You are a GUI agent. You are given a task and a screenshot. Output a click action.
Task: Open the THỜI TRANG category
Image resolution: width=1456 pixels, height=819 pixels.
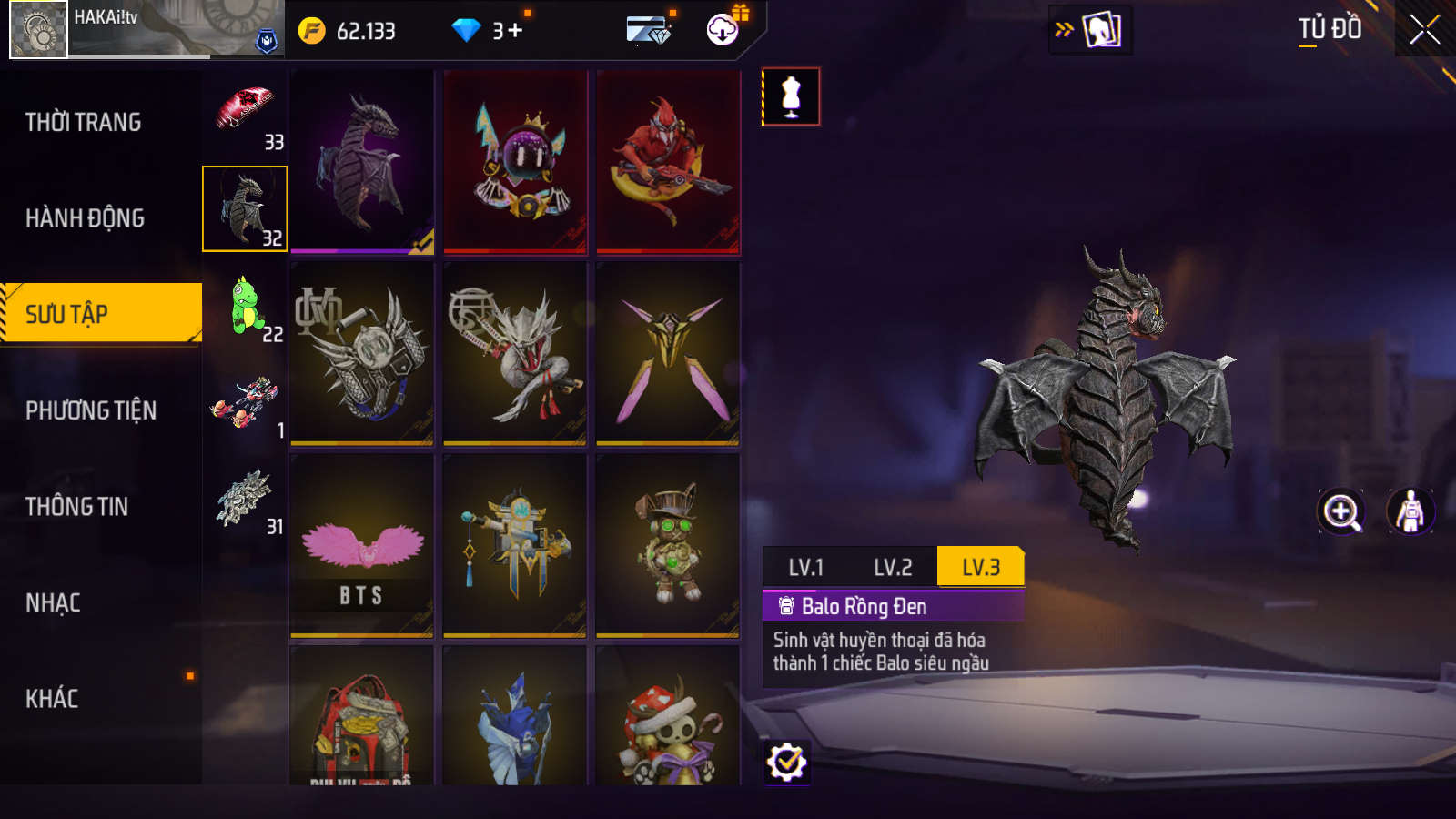tap(84, 122)
